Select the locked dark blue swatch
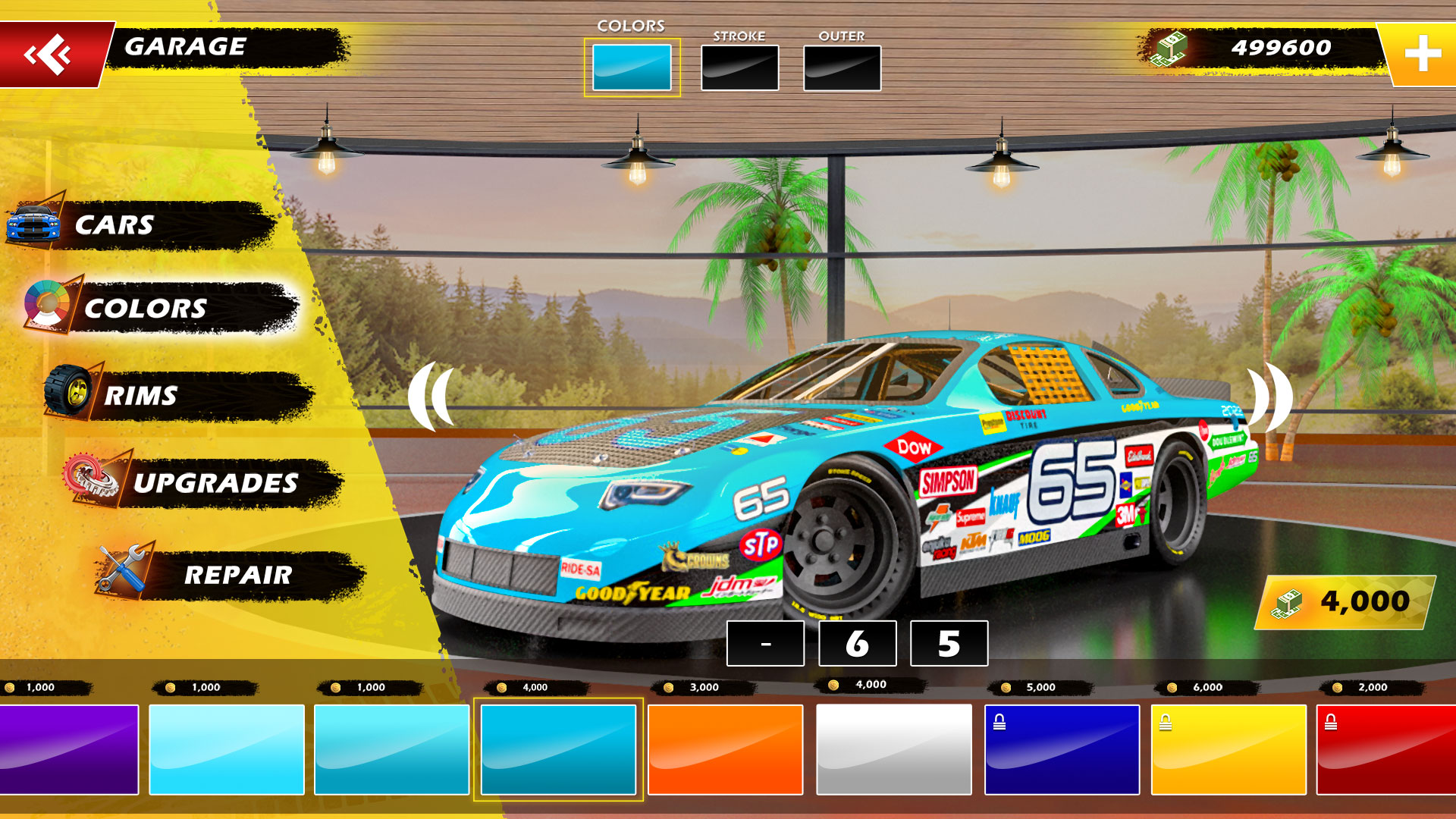1456x819 pixels. (1062, 749)
